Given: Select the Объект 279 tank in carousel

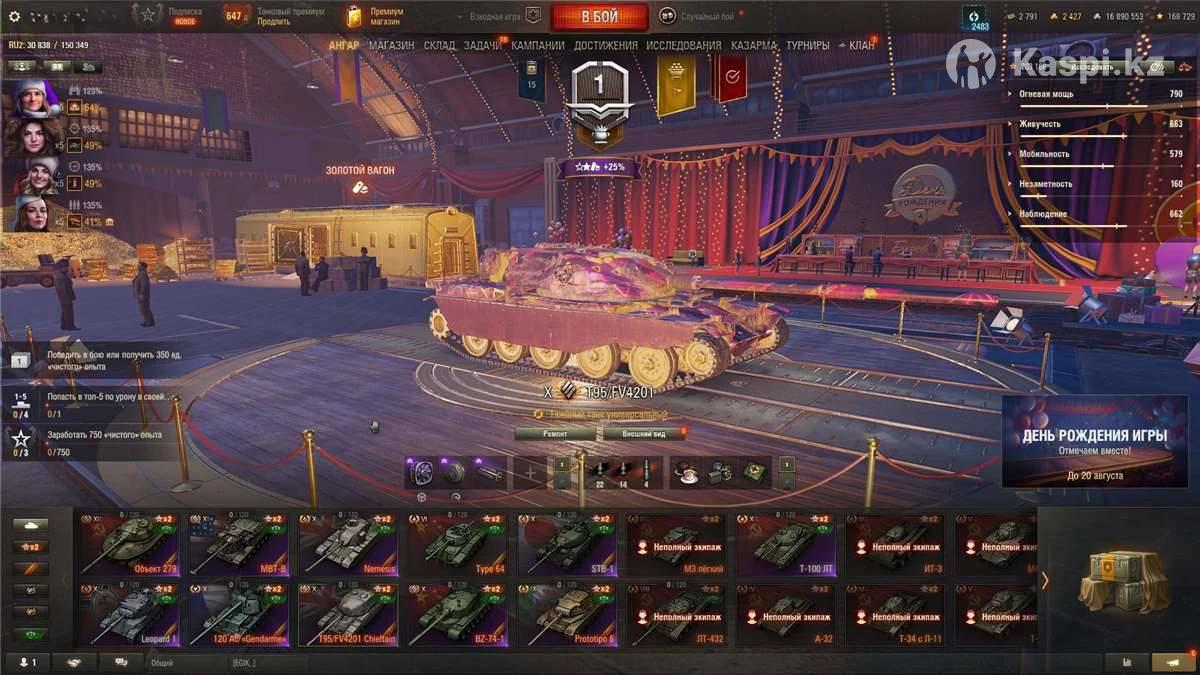Looking at the screenshot, I should [129, 544].
